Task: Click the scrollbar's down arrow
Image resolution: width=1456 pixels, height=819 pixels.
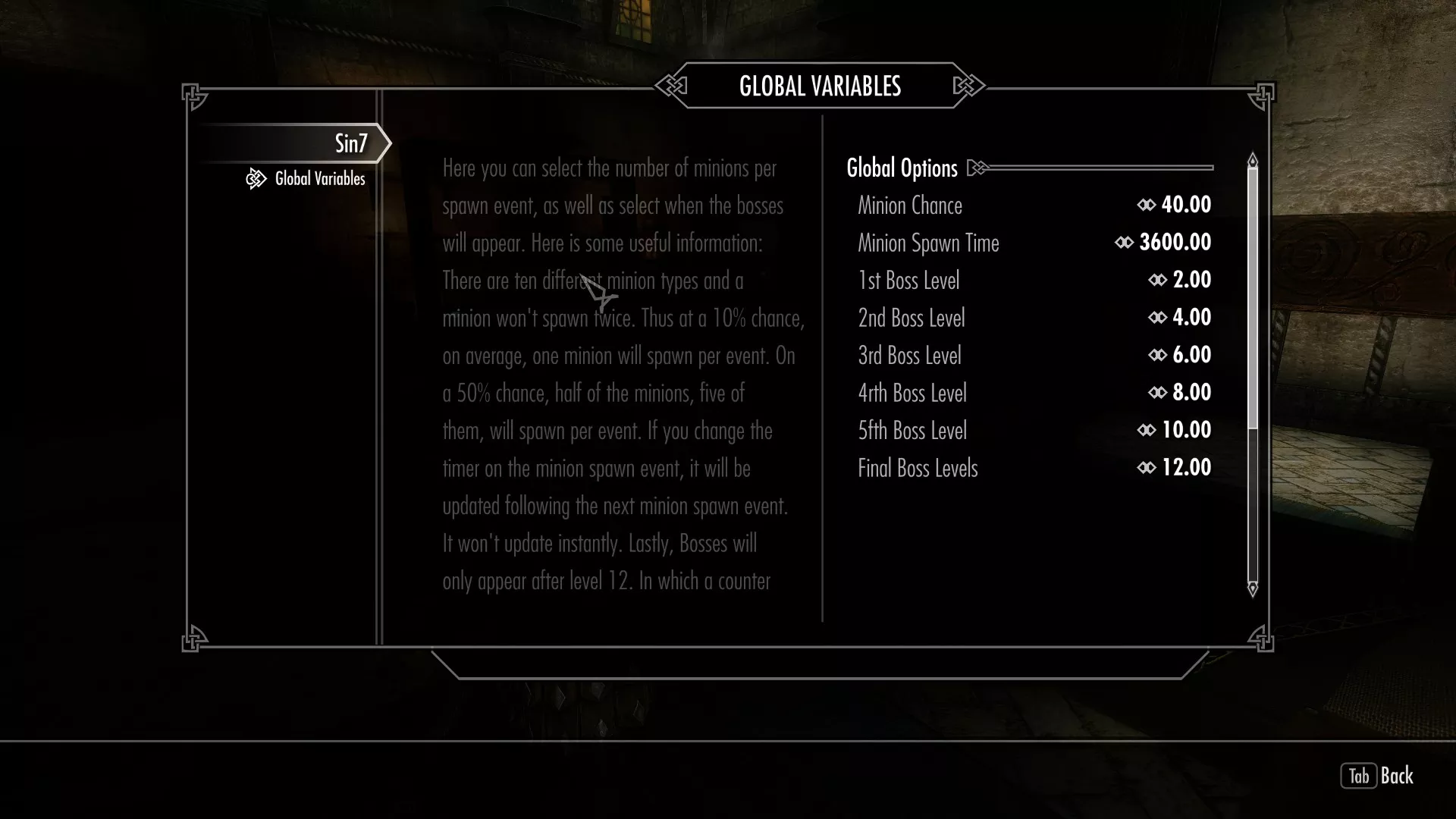Action: (1253, 588)
